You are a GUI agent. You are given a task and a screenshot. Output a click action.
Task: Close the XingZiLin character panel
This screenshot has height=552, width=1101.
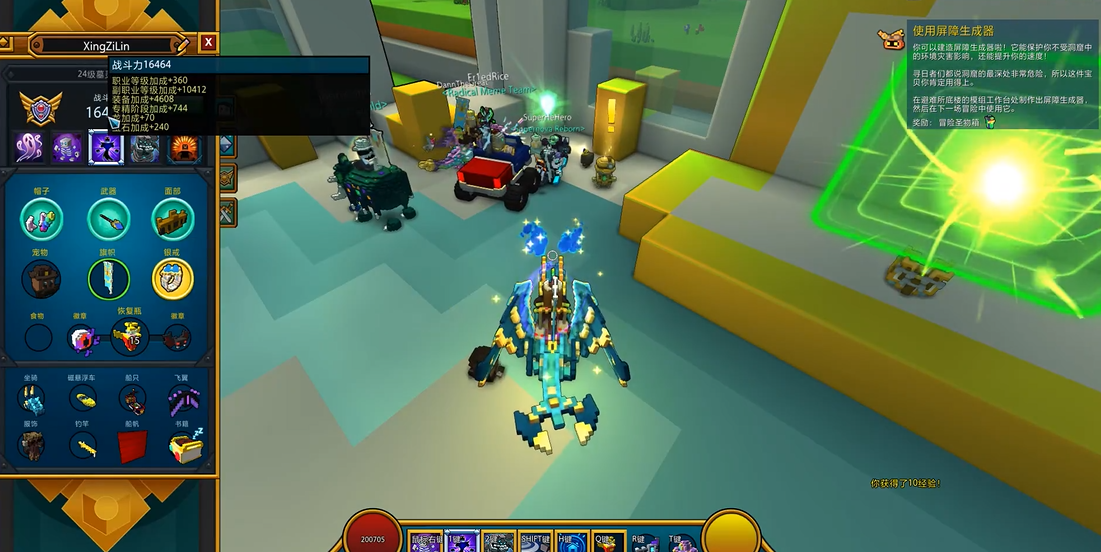pos(208,42)
